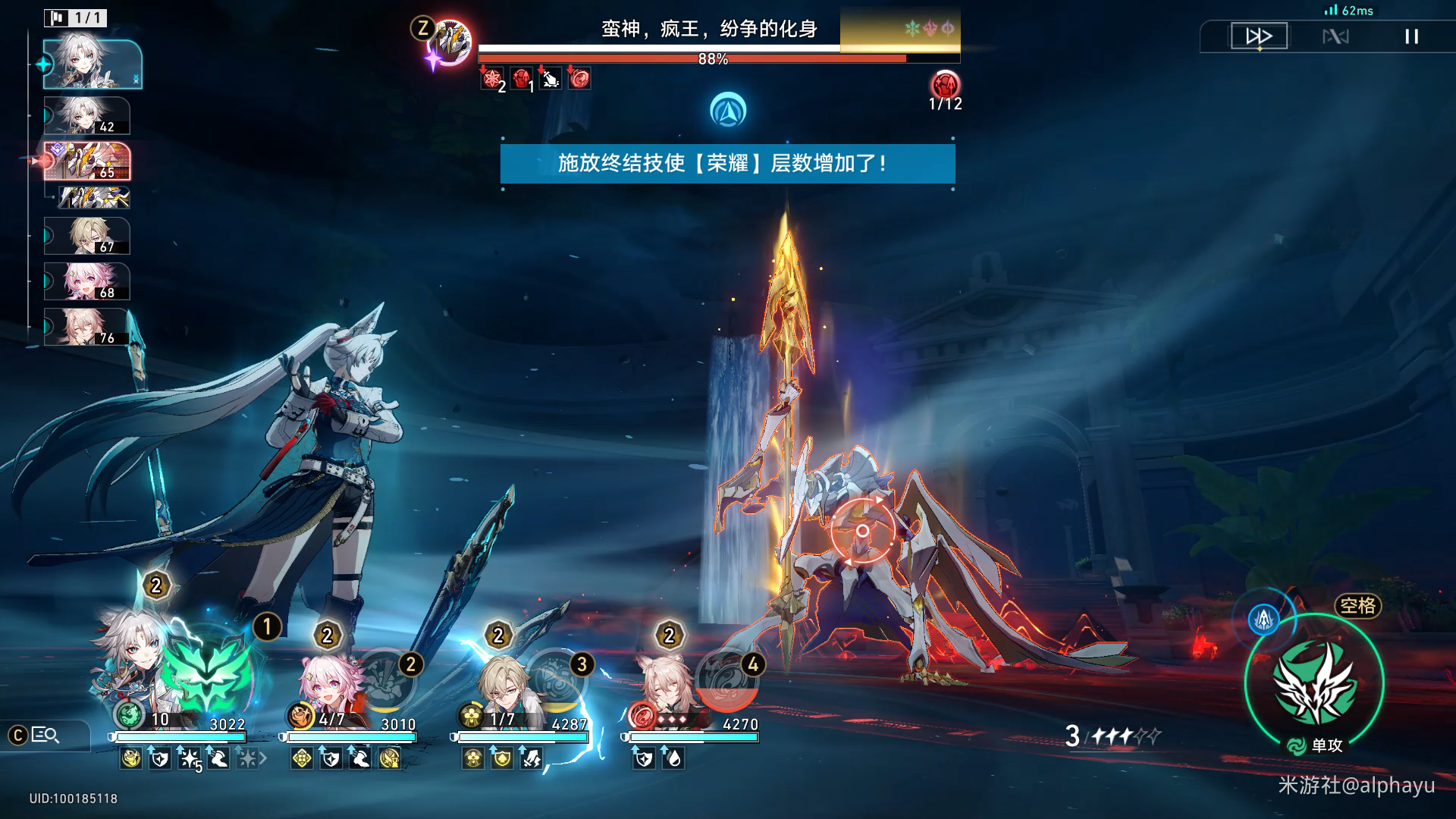
Task: Select the silver-haired portrait at 42 action value
Action: coord(87,115)
